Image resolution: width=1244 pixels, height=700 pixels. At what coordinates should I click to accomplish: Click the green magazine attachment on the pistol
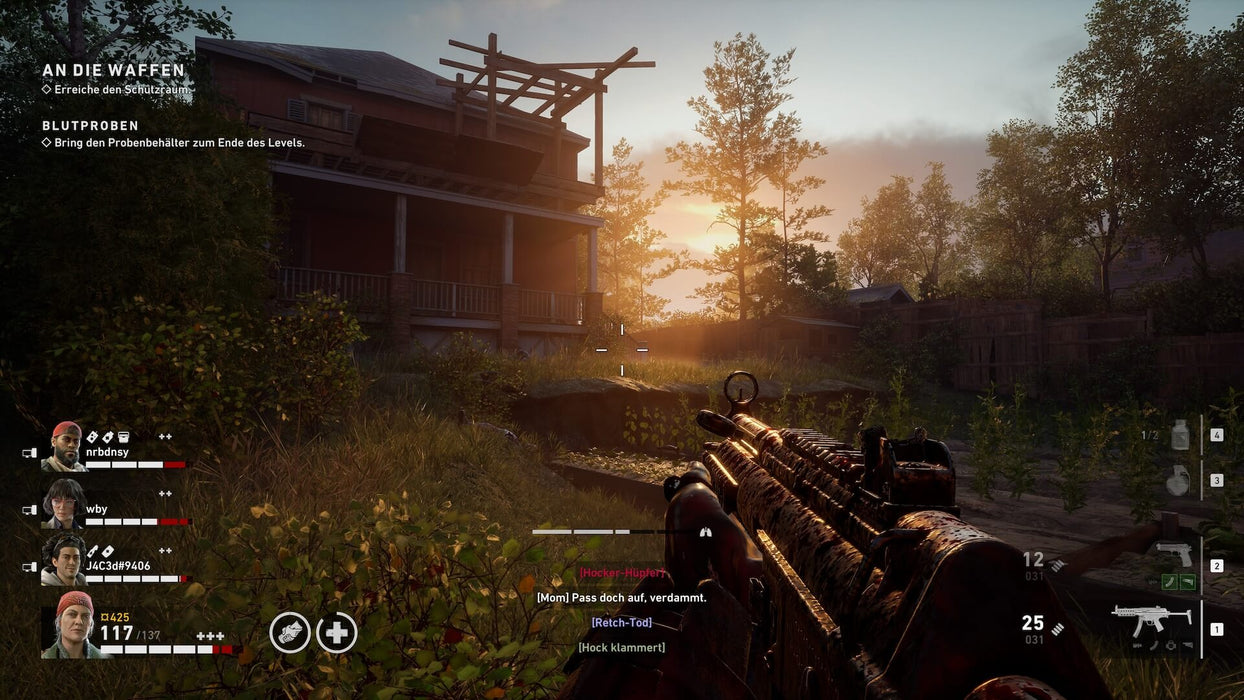pos(1168,582)
